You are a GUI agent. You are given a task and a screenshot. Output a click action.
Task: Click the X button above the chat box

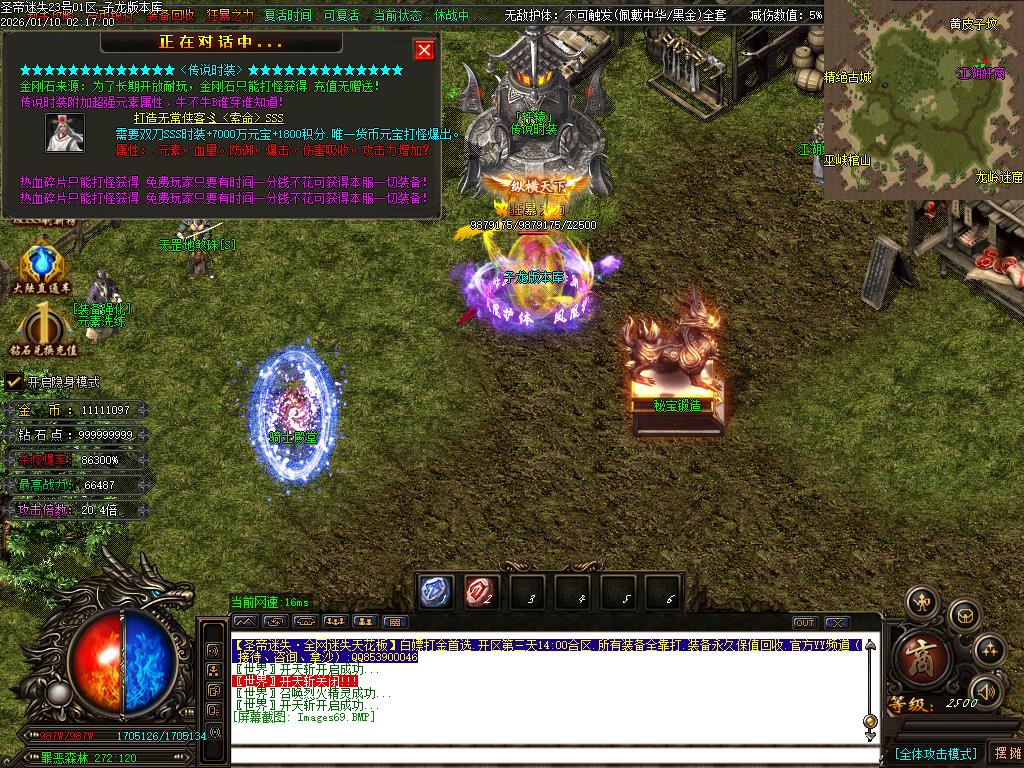pos(837,623)
